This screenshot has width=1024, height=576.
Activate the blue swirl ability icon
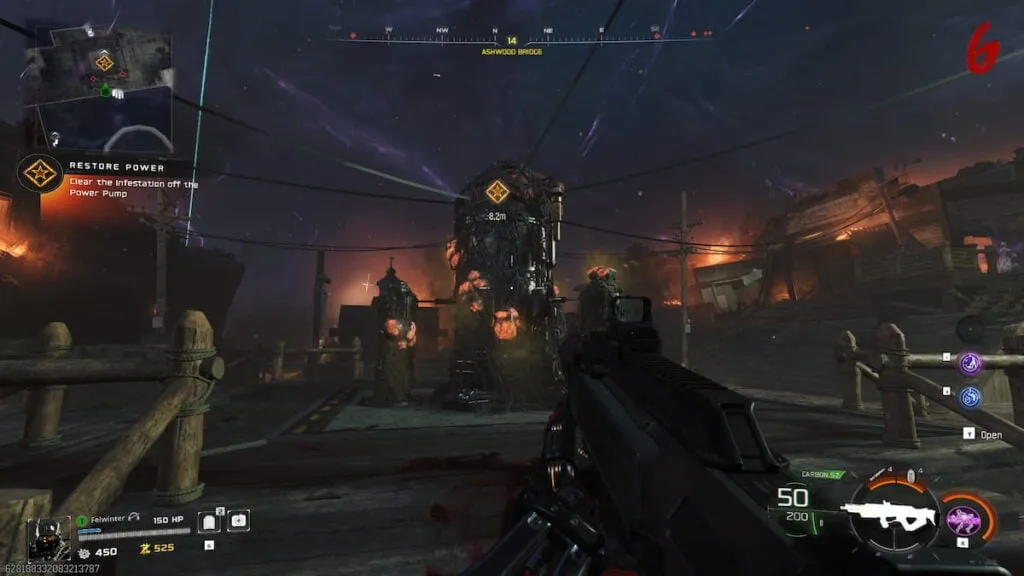[x=970, y=397]
